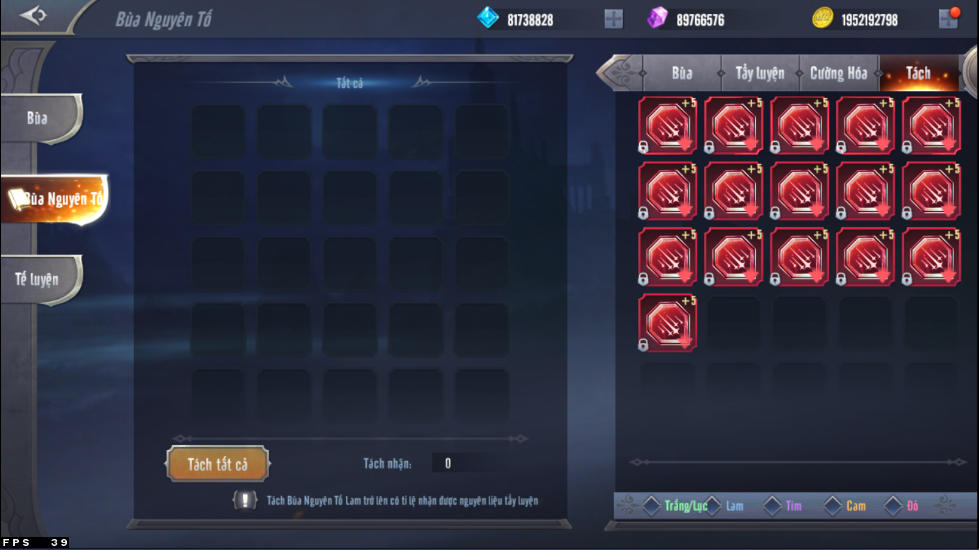Click the exclamation info icon
979x550 pixels.
[x=243, y=500]
